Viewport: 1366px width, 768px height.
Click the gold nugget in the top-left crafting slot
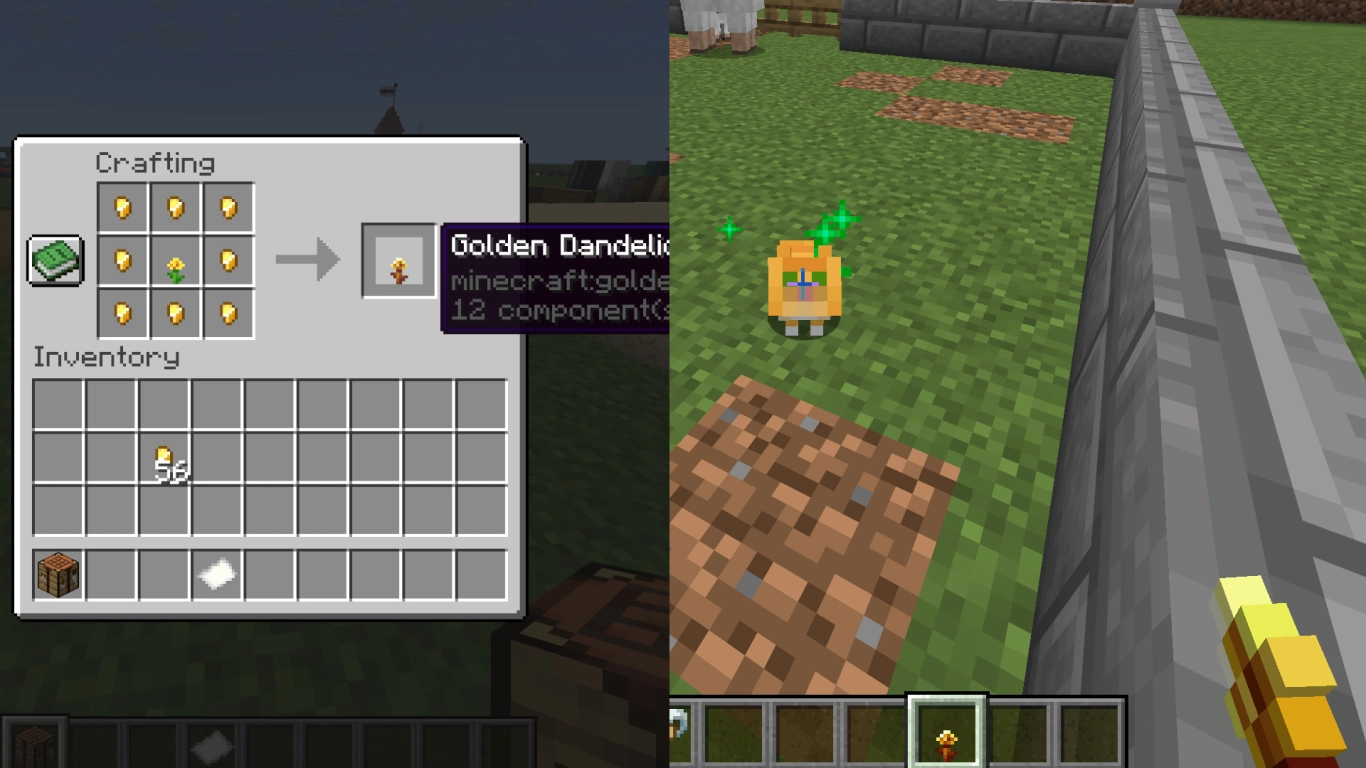124,209
